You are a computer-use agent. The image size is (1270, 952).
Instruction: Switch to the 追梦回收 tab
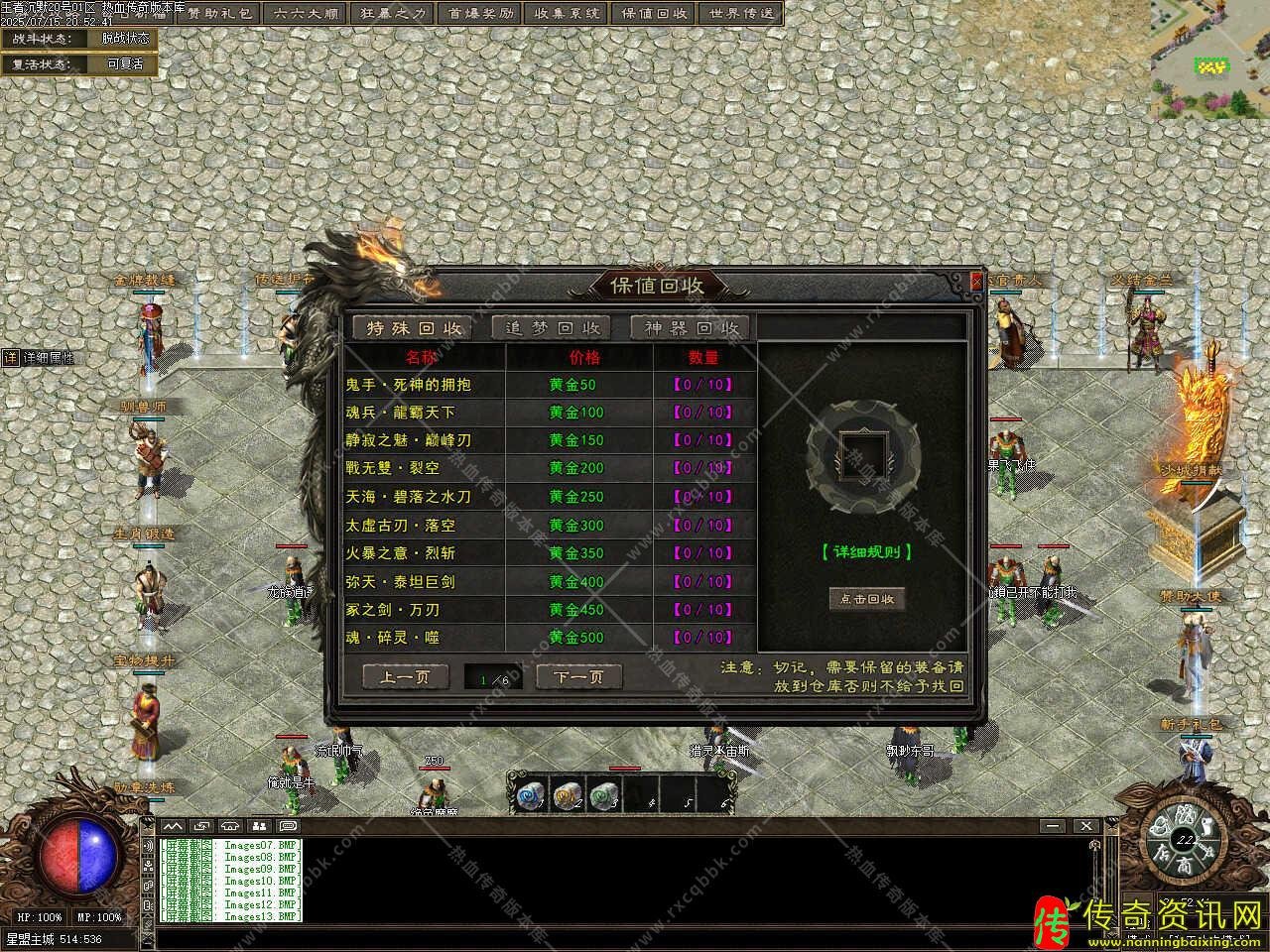click(553, 328)
